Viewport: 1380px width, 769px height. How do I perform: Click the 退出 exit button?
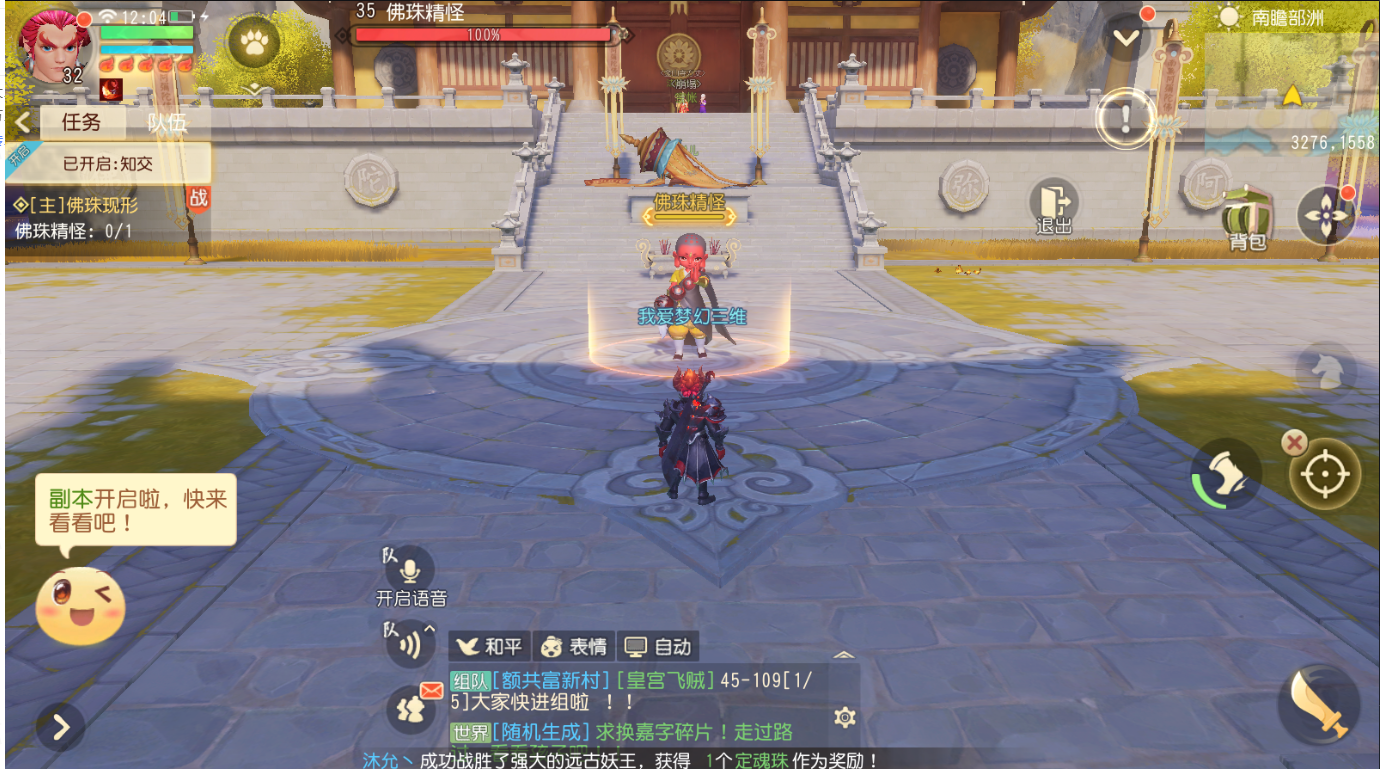coord(1054,206)
